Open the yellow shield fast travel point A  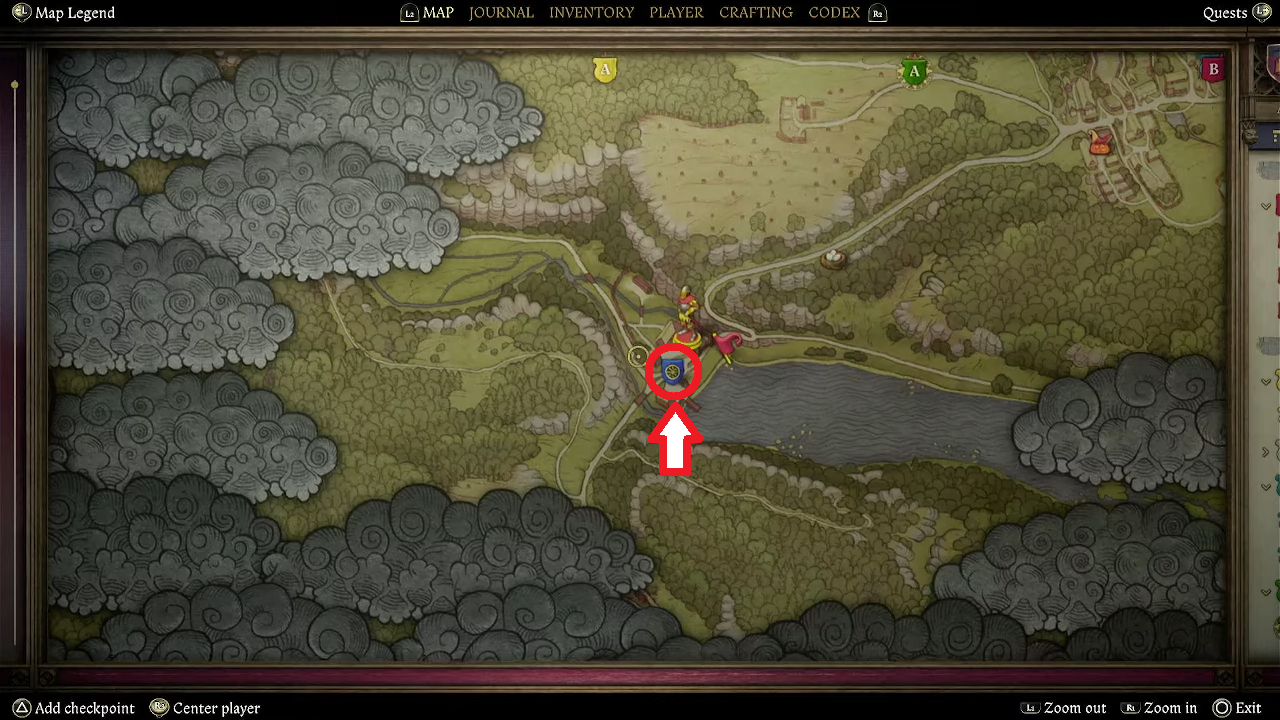pos(604,69)
